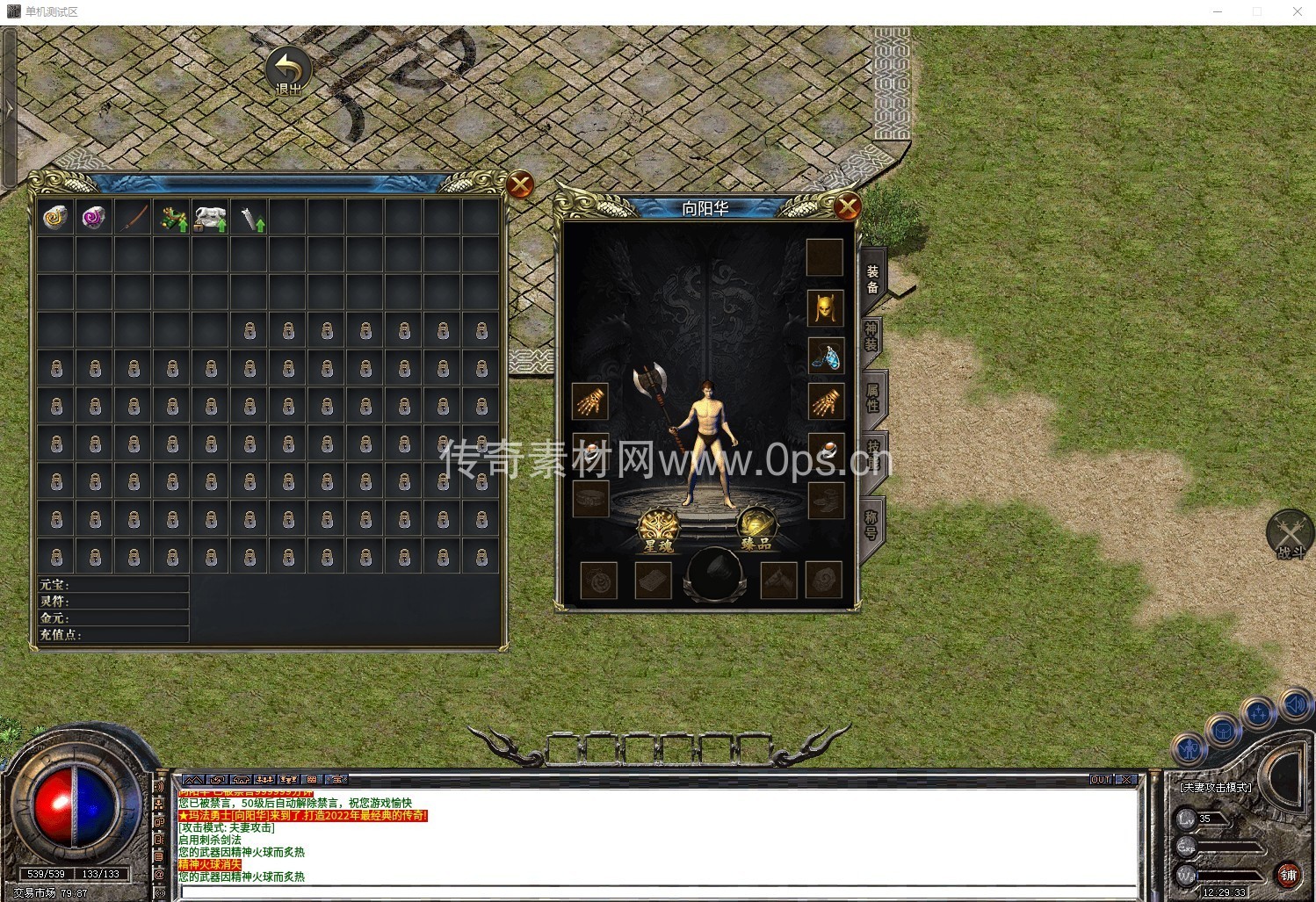Image resolution: width=1316 pixels, height=902 pixels.
Task: Pick the brown wooden sword item
Action: [x=134, y=218]
